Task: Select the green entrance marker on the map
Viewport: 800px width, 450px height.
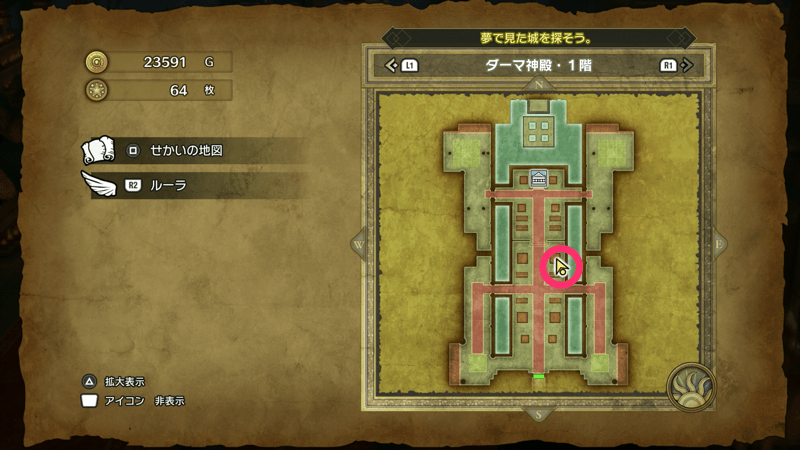Action: pos(538,377)
